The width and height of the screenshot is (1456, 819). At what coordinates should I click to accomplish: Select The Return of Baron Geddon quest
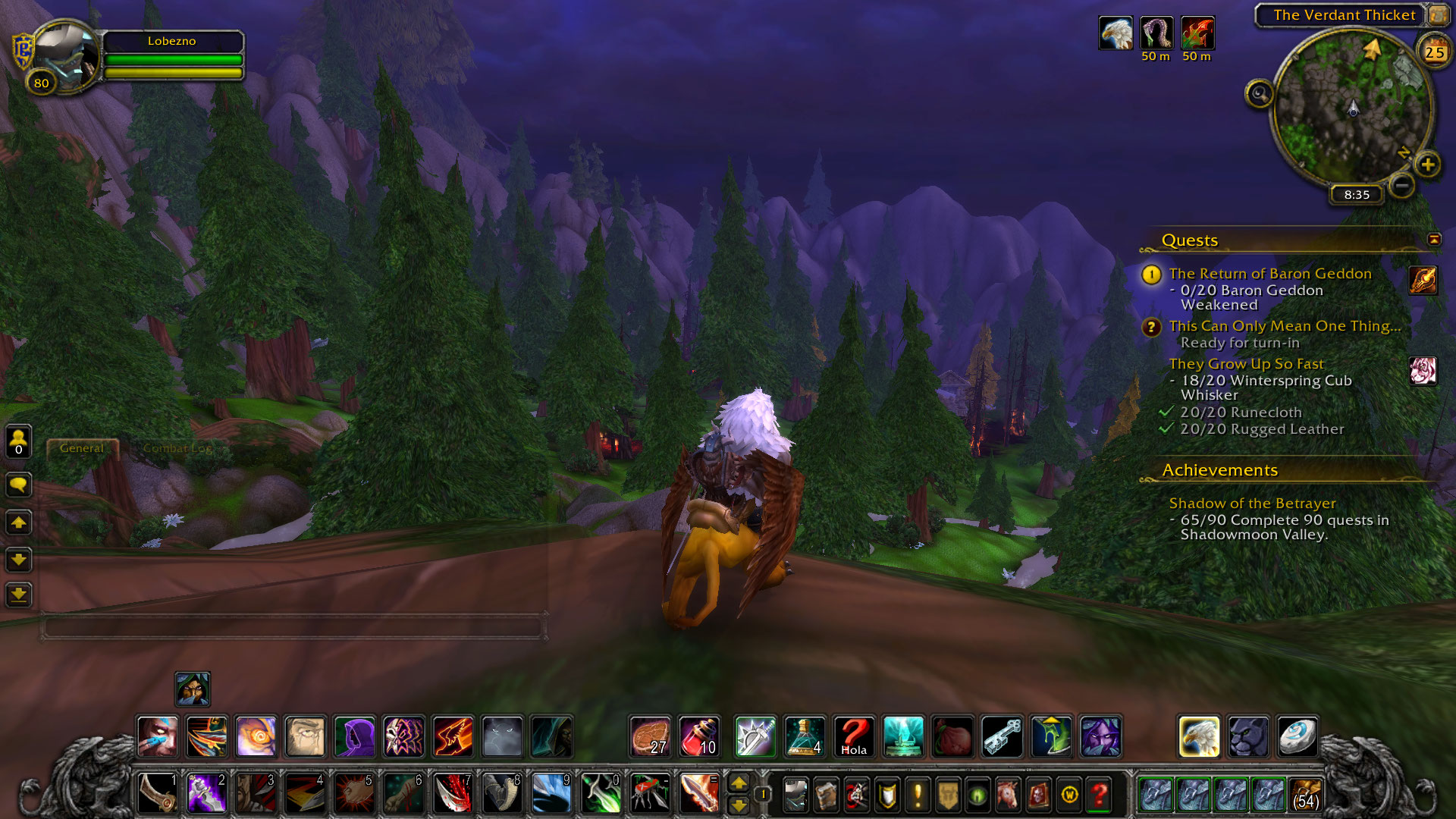pos(1269,274)
